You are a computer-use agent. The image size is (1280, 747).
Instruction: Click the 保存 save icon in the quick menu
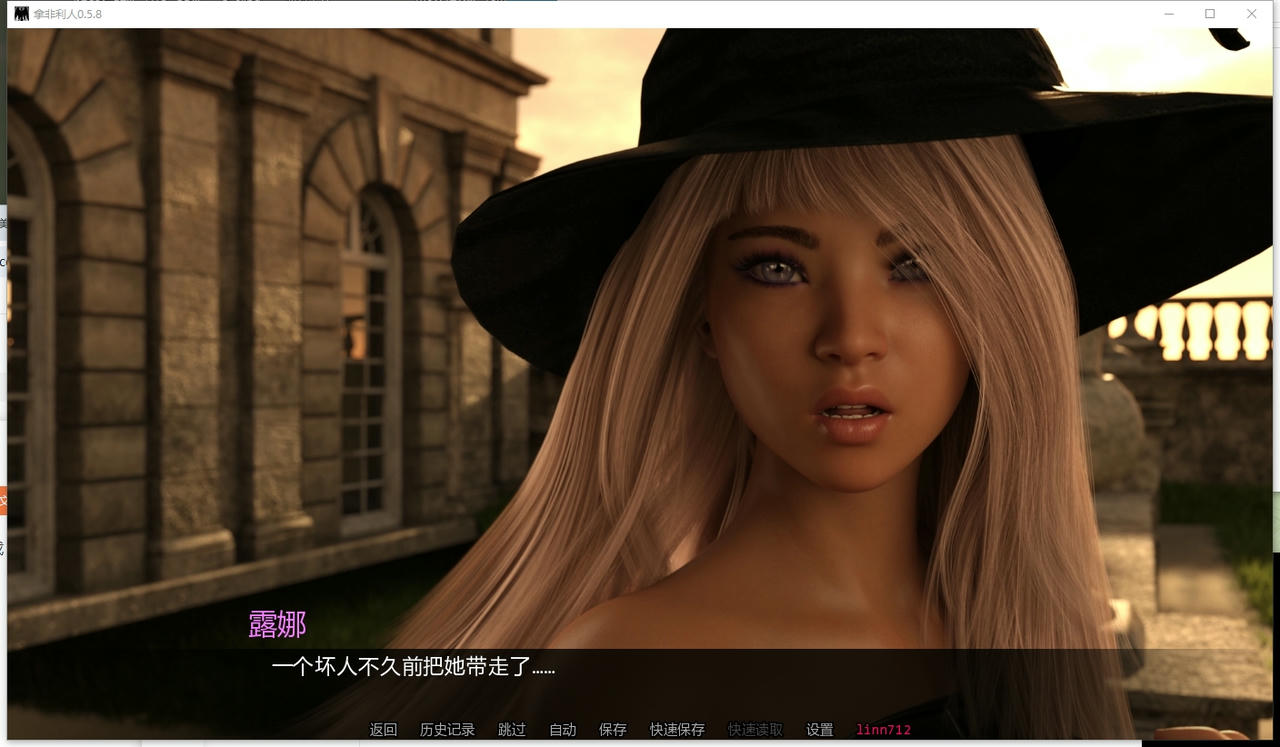pyautogui.click(x=612, y=730)
